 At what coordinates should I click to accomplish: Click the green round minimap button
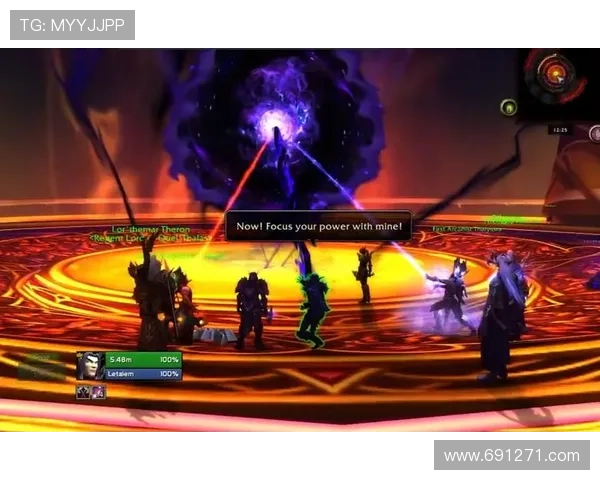[x=509, y=107]
